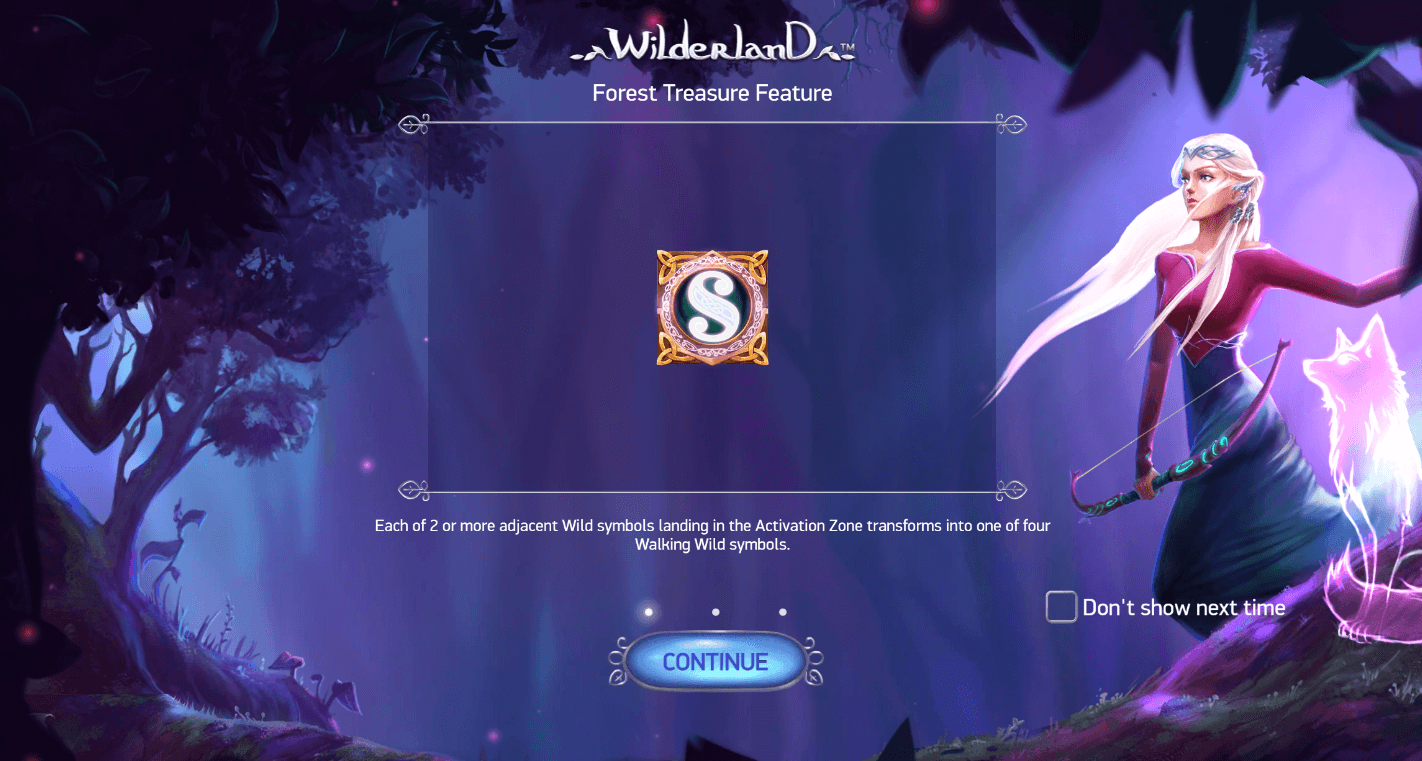This screenshot has height=761, width=1422.
Task: Select the first pagination dot
Action: [x=647, y=610]
